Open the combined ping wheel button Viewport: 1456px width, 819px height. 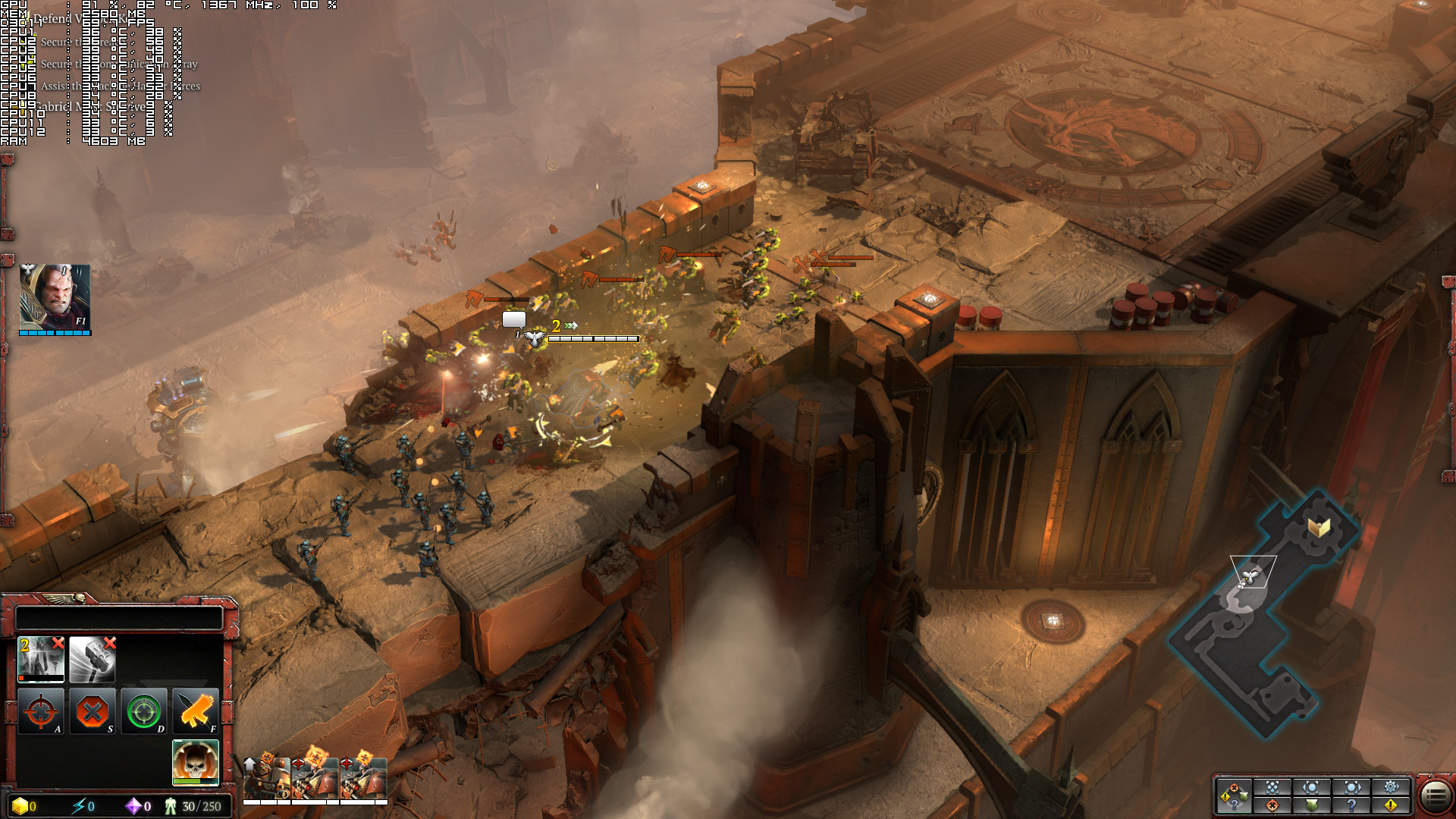click(1233, 796)
